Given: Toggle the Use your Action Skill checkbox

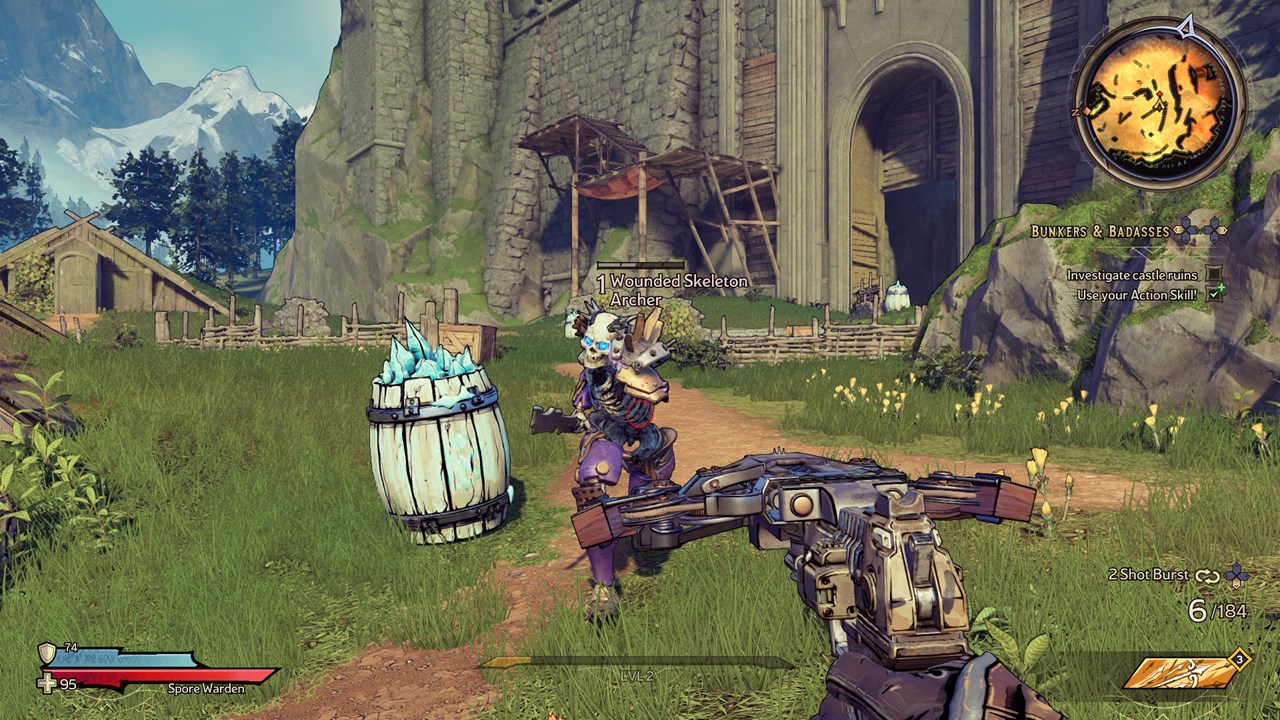Looking at the screenshot, I should click(x=1215, y=294).
